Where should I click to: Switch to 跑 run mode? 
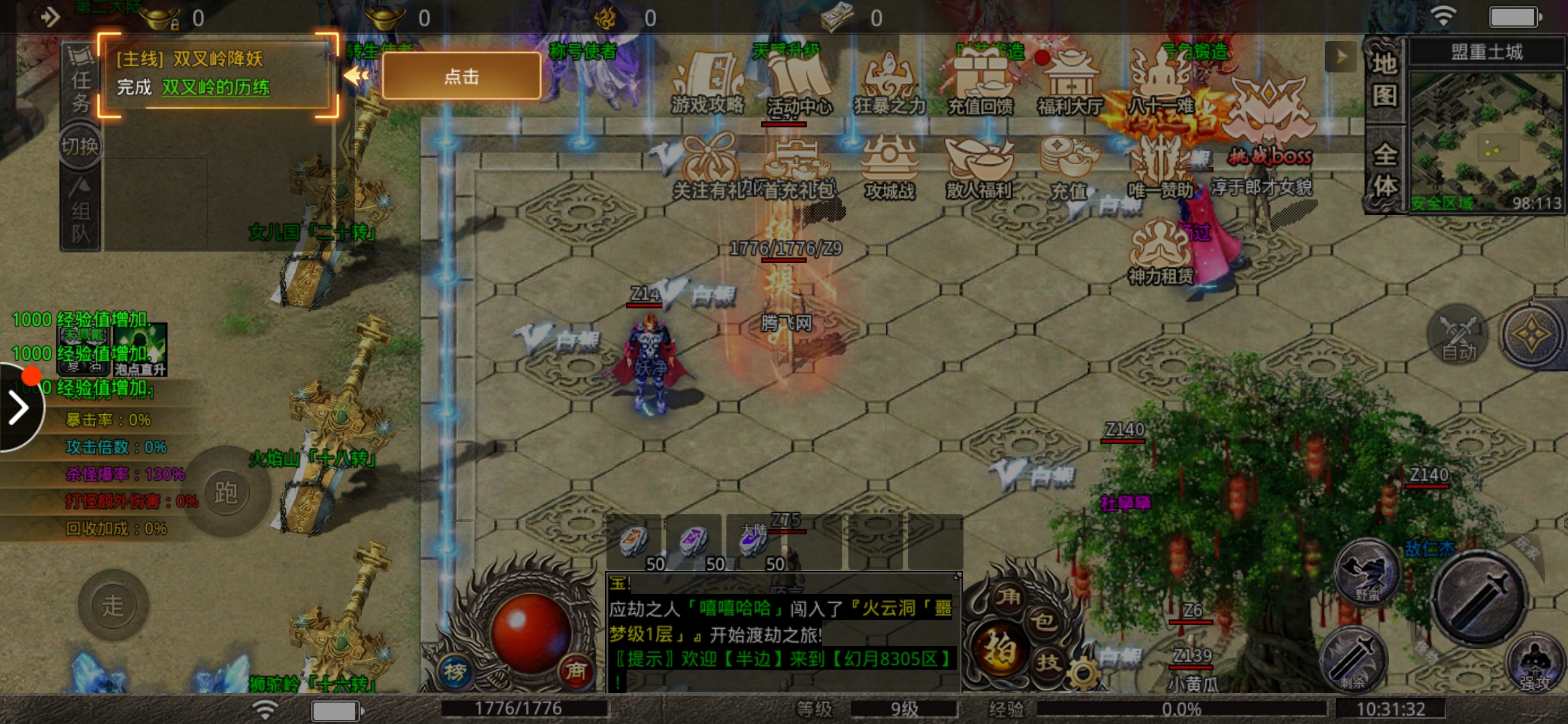pyautogui.click(x=226, y=493)
